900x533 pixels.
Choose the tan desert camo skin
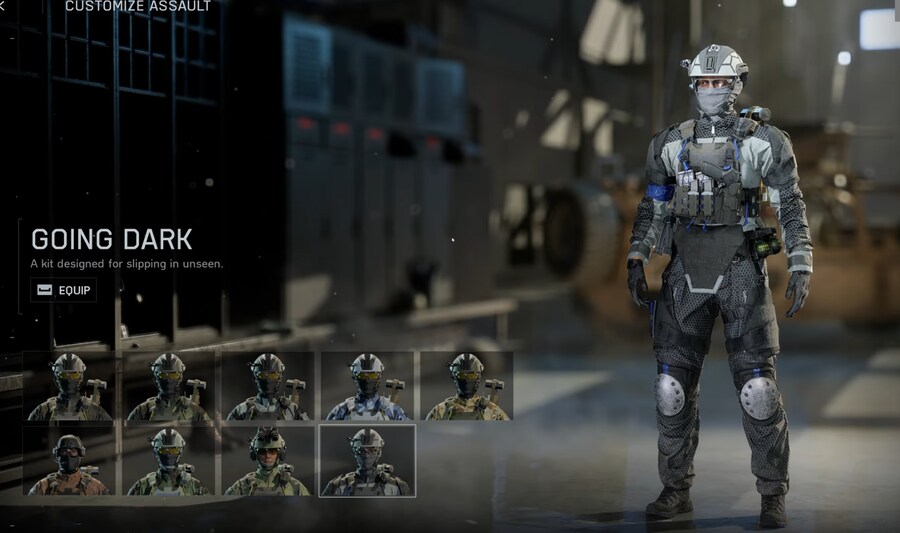tap(466, 387)
